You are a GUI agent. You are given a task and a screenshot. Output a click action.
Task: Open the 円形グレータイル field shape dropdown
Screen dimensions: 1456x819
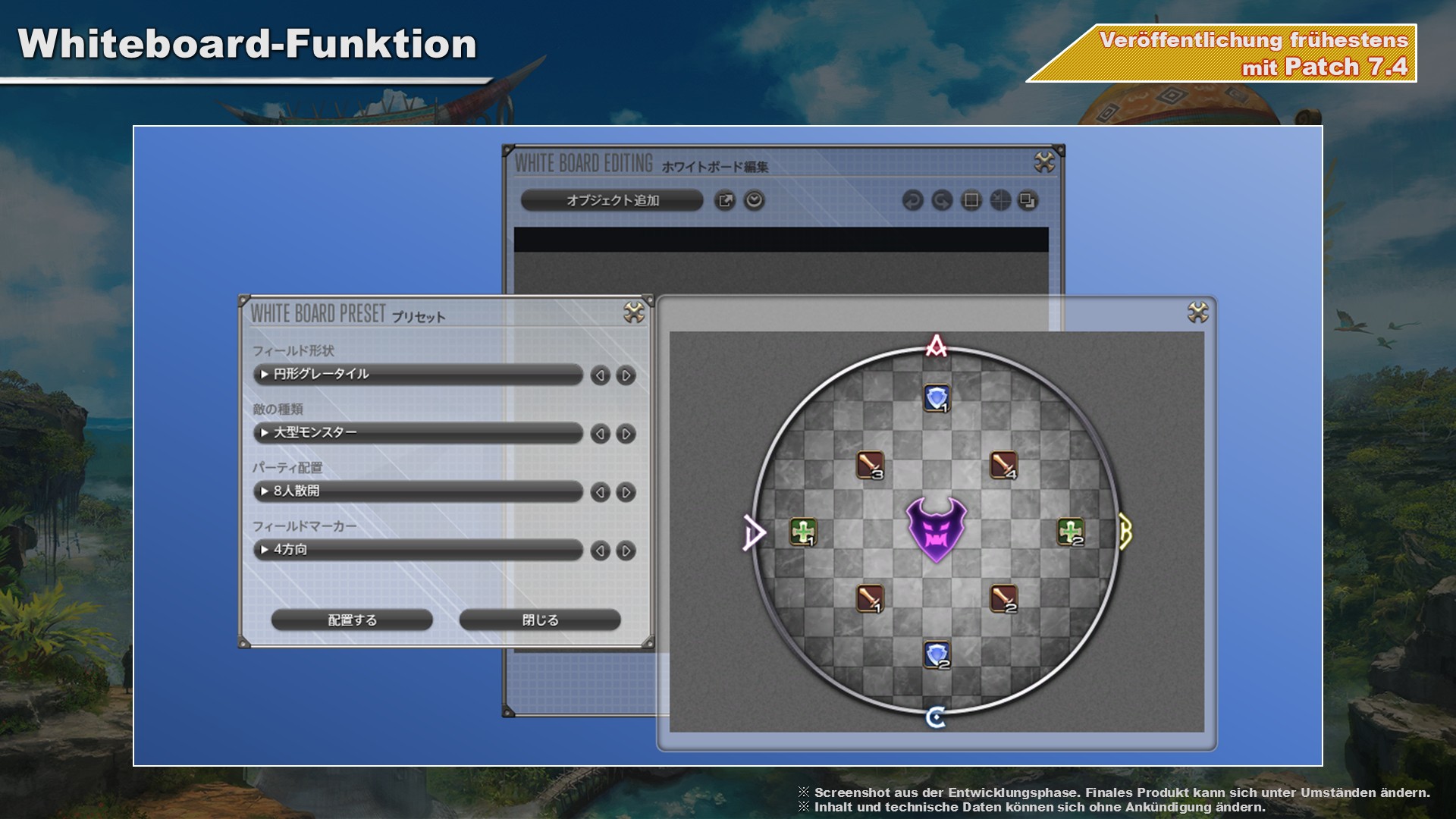pos(417,374)
